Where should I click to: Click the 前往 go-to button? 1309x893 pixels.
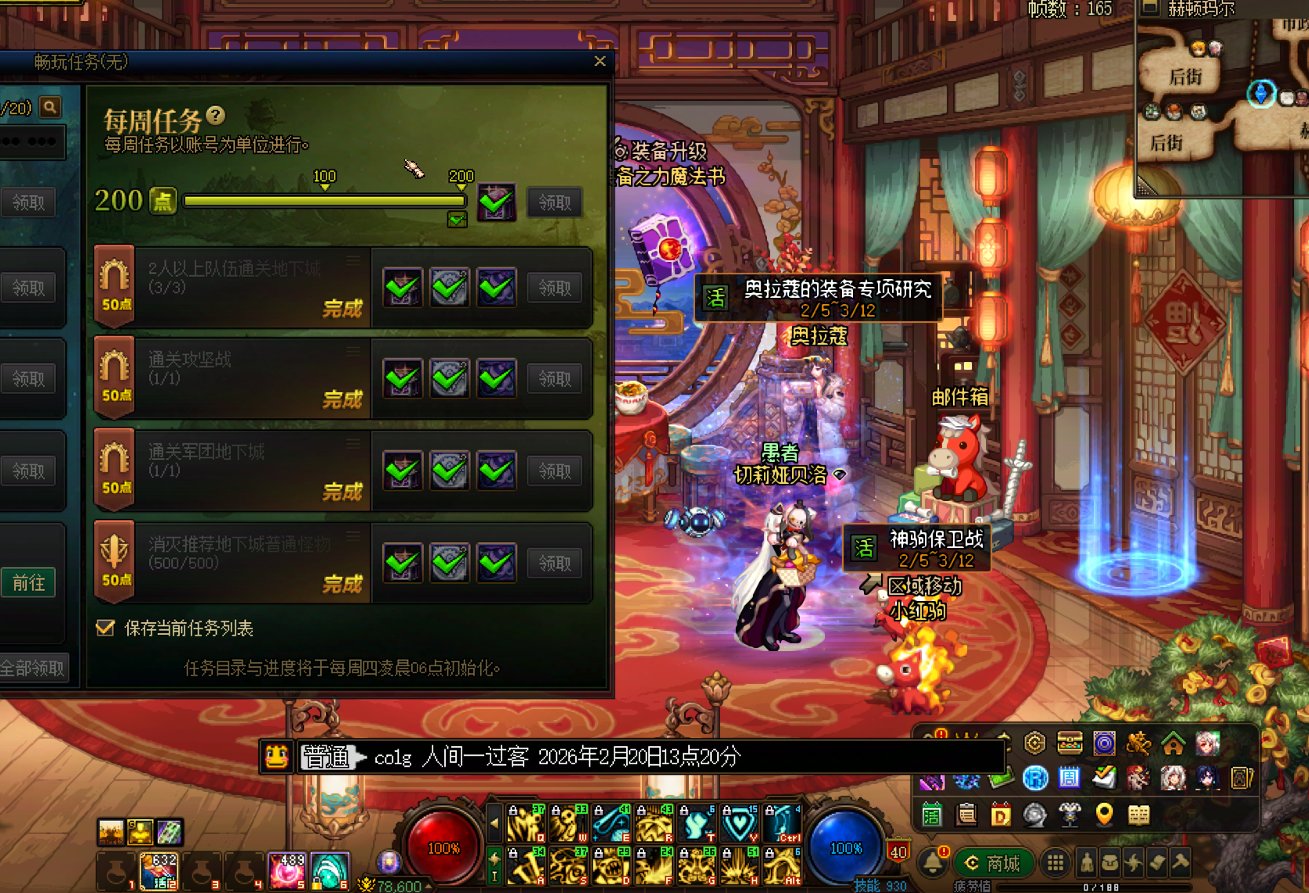(x=28, y=582)
